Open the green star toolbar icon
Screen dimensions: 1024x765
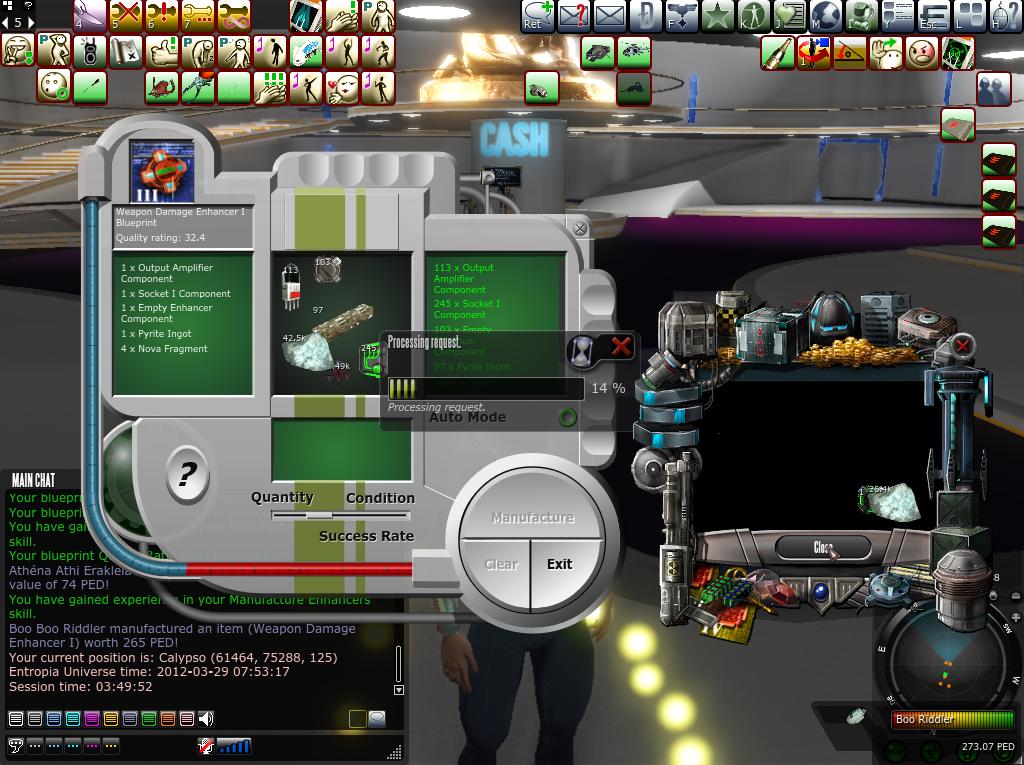716,16
